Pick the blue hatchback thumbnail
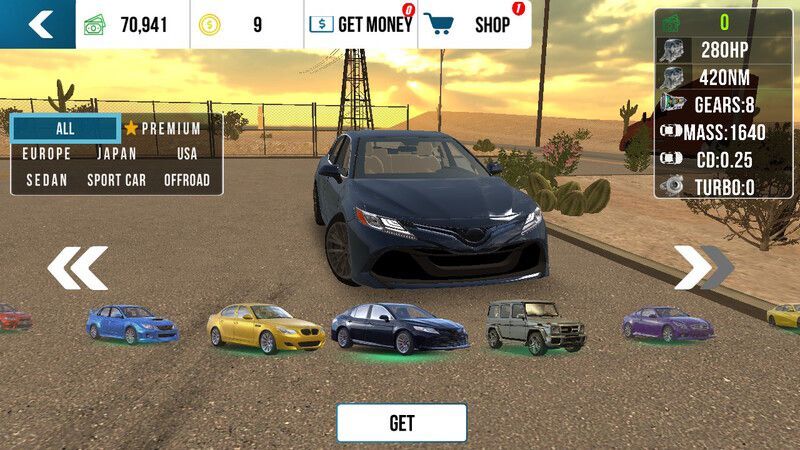 pos(132,323)
